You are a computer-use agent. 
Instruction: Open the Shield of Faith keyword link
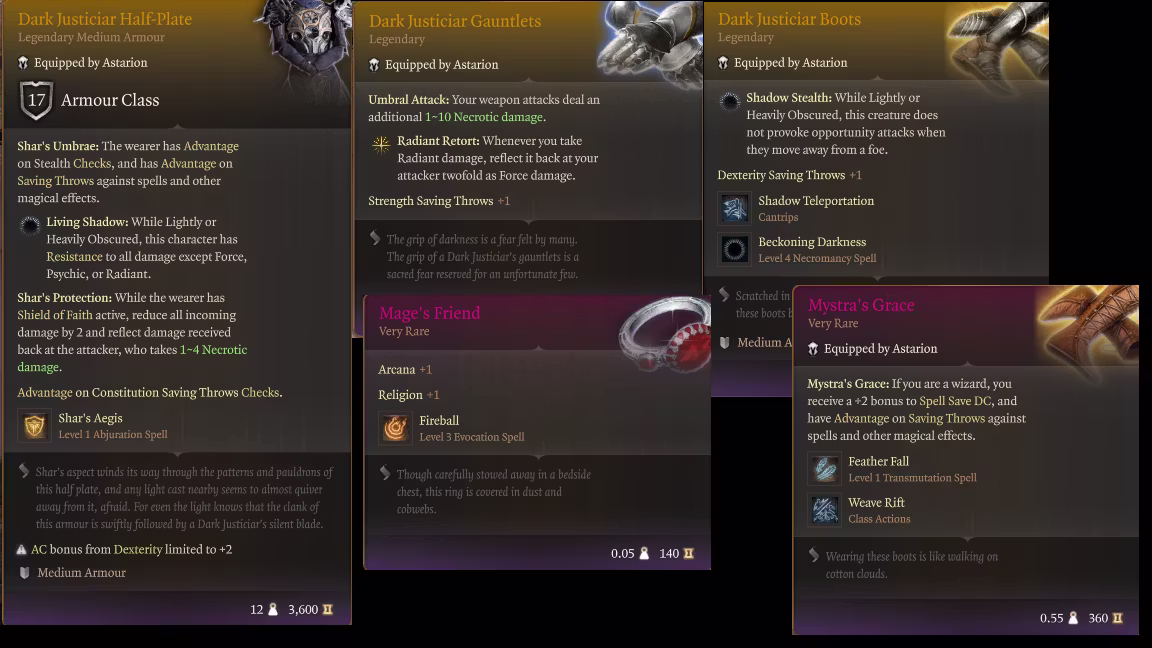tap(55, 315)
